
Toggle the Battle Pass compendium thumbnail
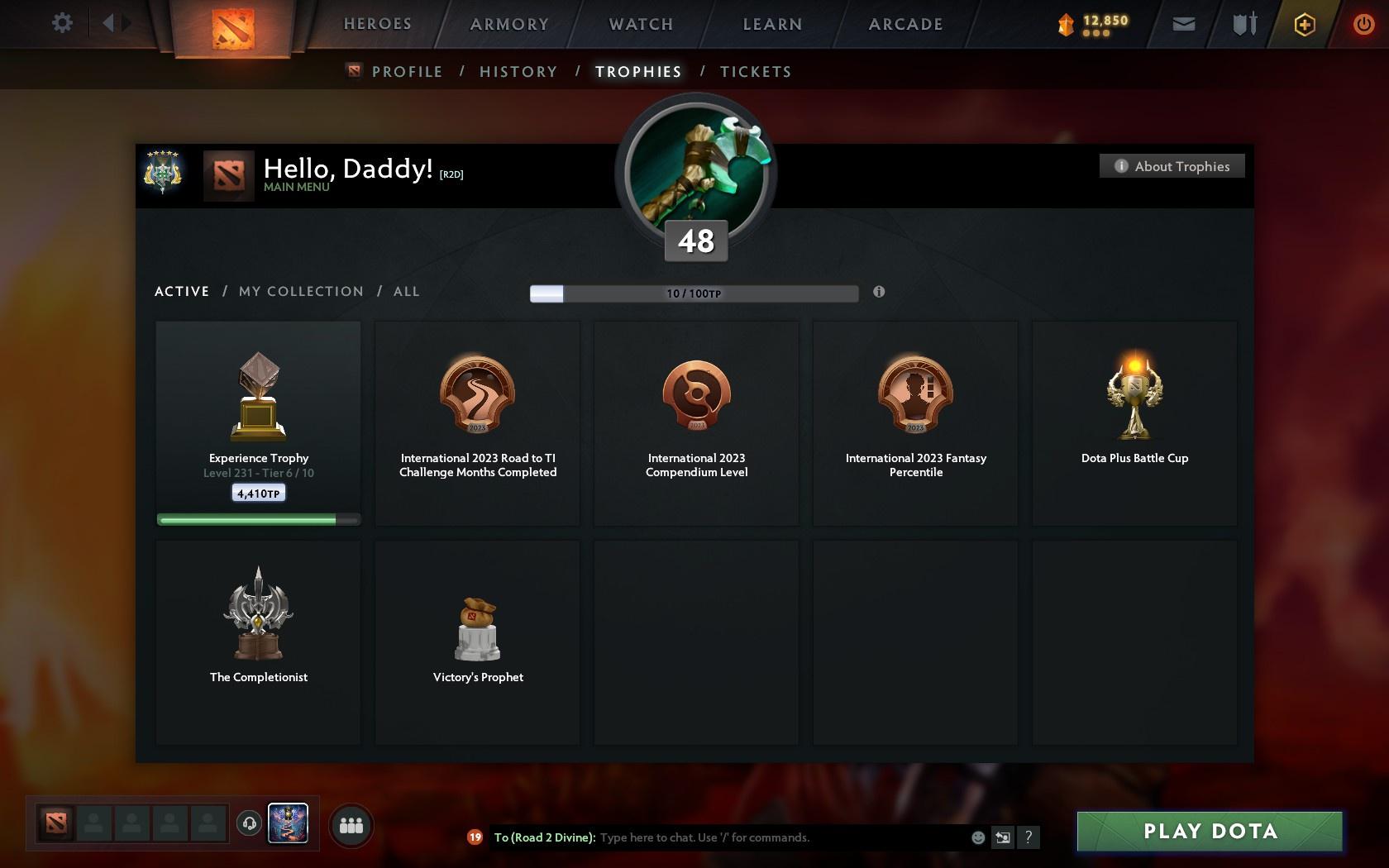click(288, 823)
